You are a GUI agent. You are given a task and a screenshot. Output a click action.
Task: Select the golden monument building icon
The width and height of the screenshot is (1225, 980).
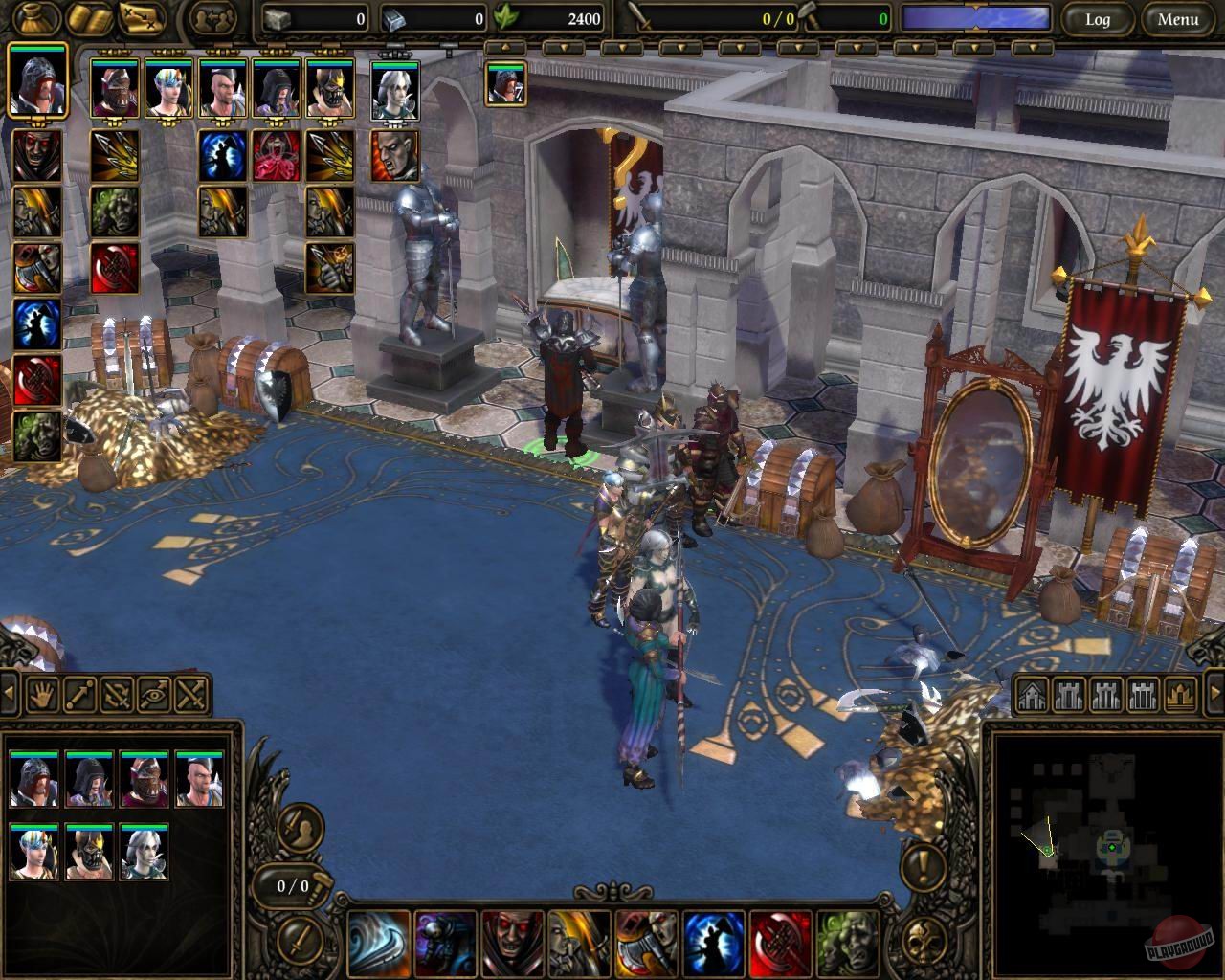[1178, 693]
